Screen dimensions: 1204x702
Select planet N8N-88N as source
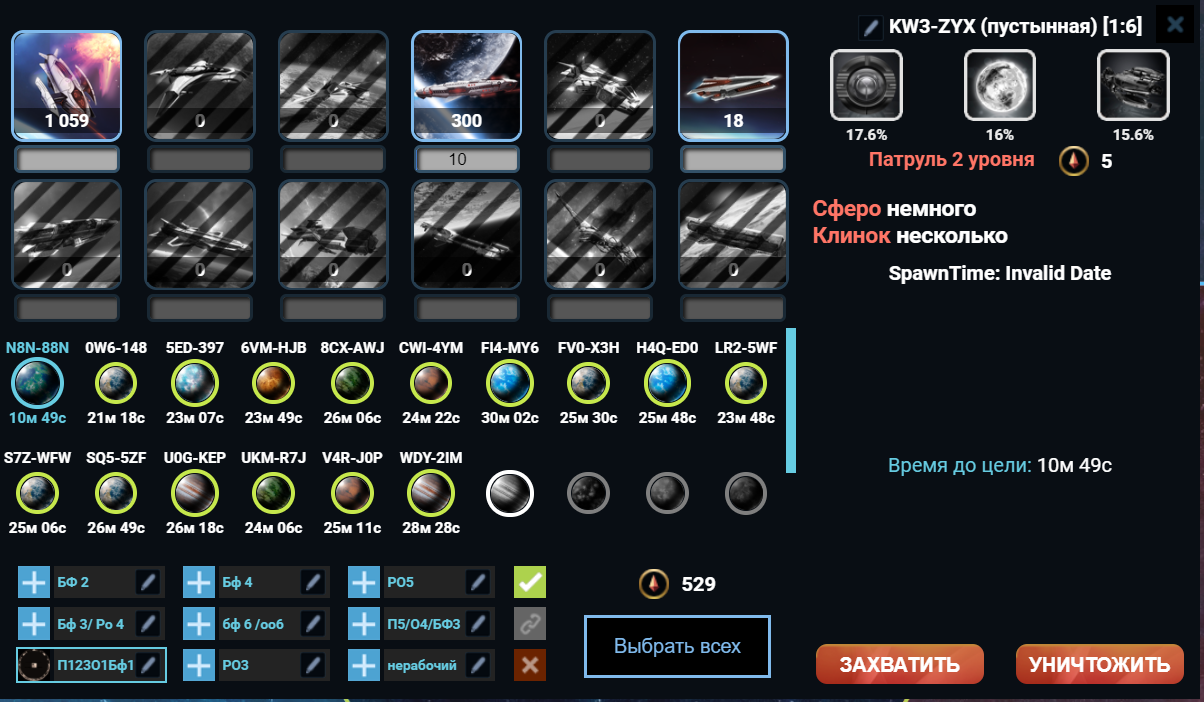(38, 382)
